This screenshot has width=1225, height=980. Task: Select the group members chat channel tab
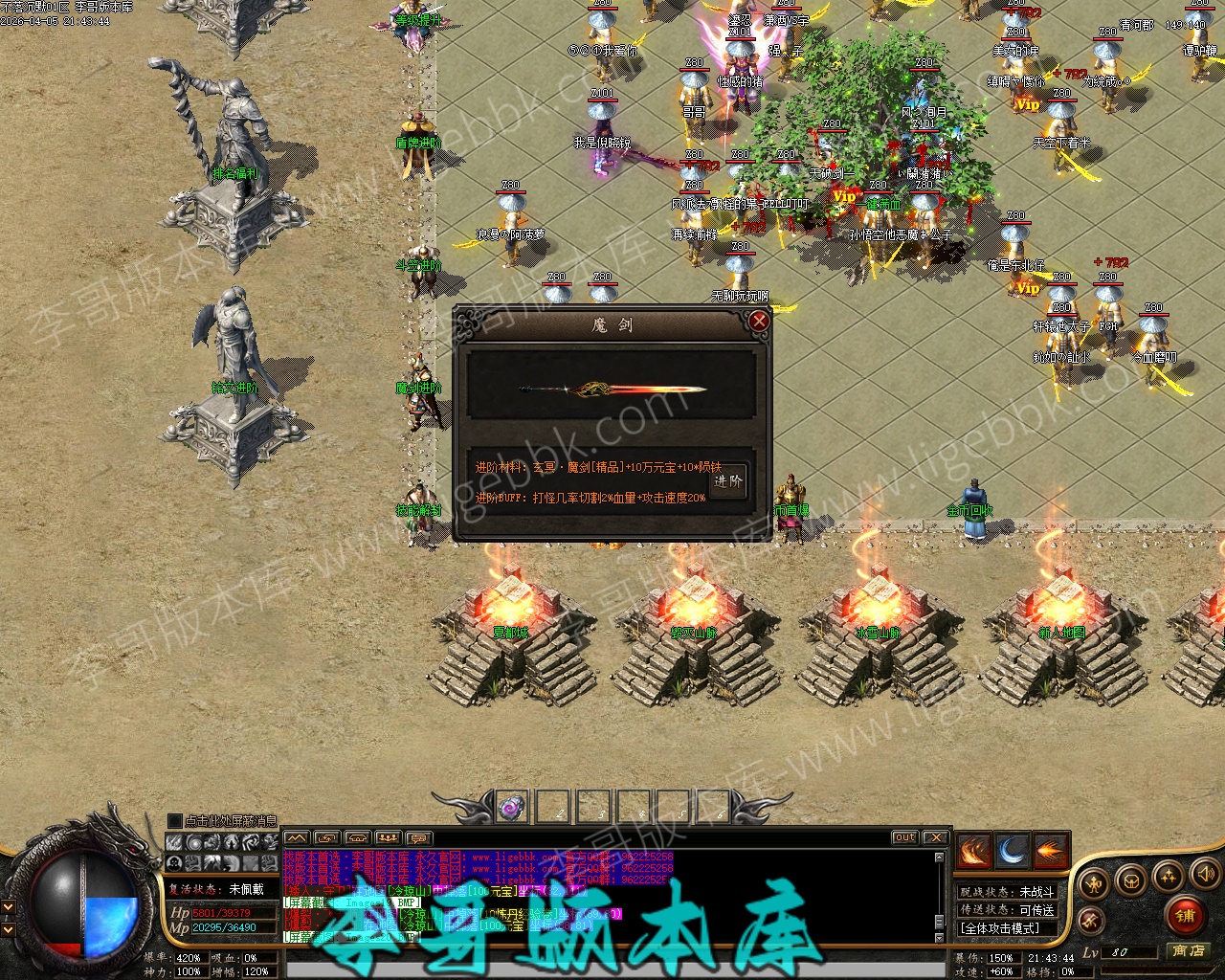[x=388, y=838]
